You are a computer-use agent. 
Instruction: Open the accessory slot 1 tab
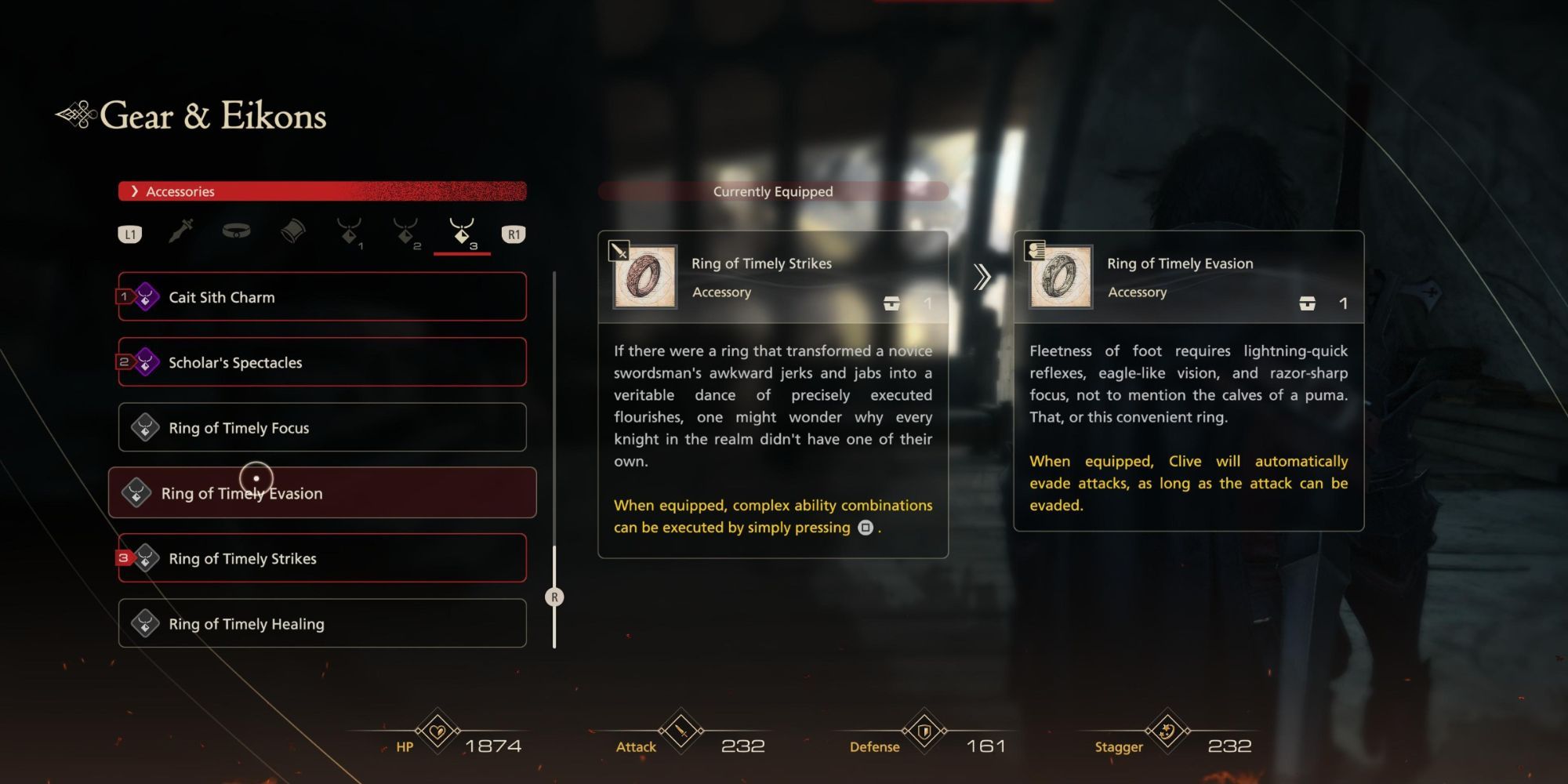[x=350, y=233]
